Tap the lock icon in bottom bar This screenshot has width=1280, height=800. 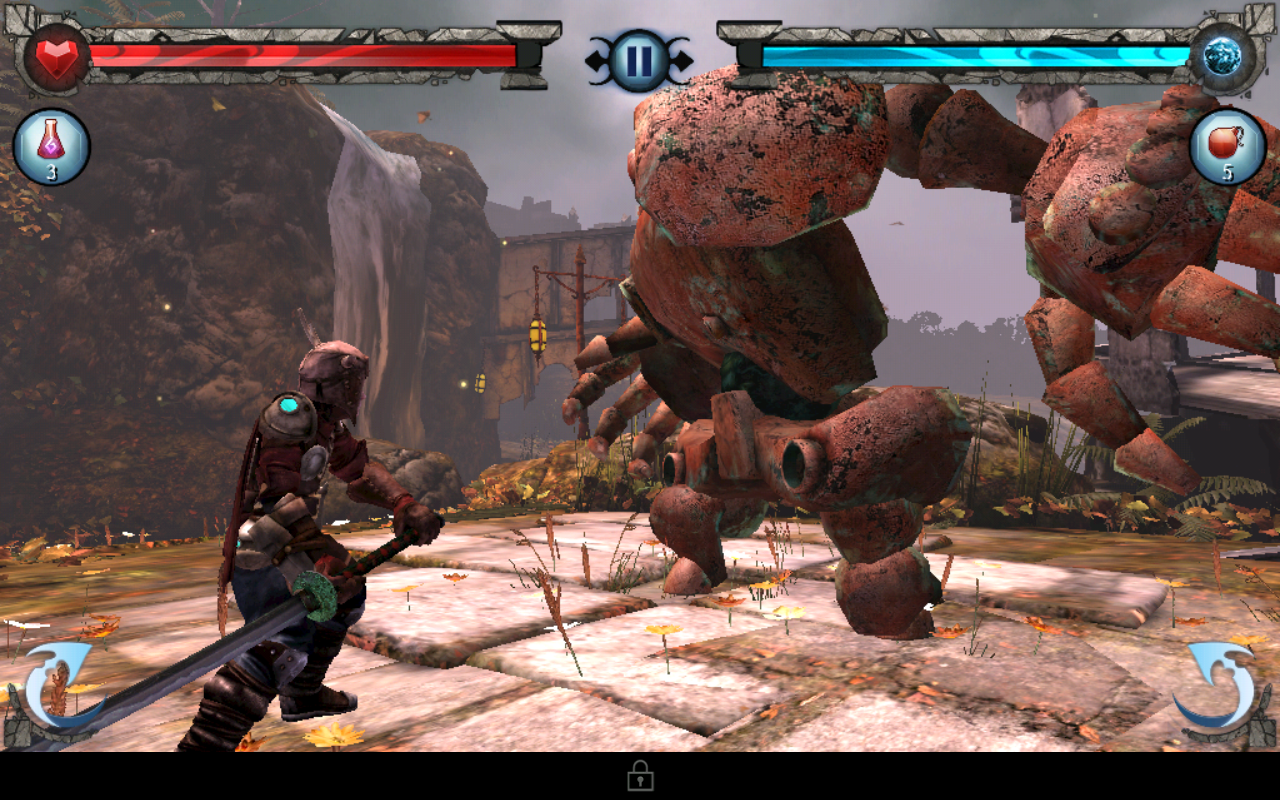[640, 776]
